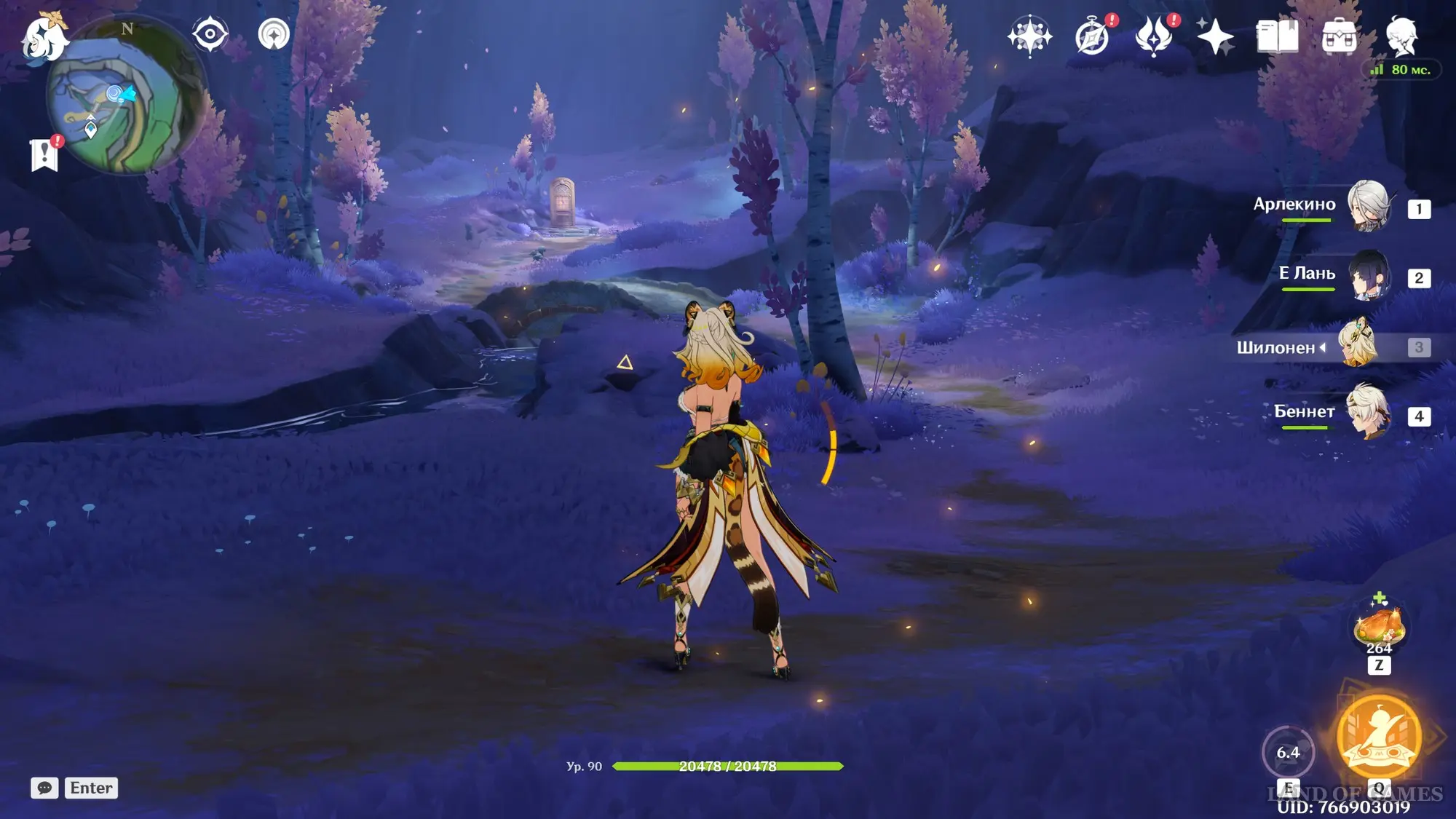Open the quest alert bookmark icon
Viewport: 1456px width, 819px height.
[x=44, y=154]
